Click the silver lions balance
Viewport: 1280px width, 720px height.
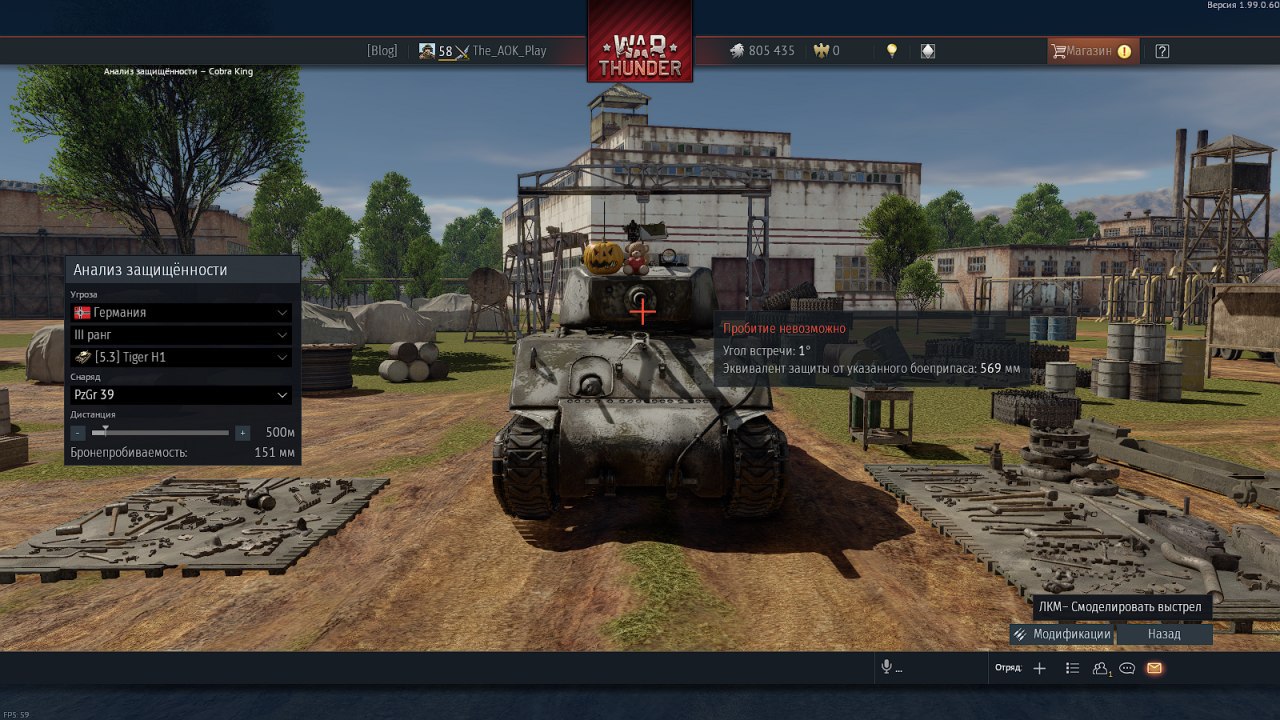[762, 51]
